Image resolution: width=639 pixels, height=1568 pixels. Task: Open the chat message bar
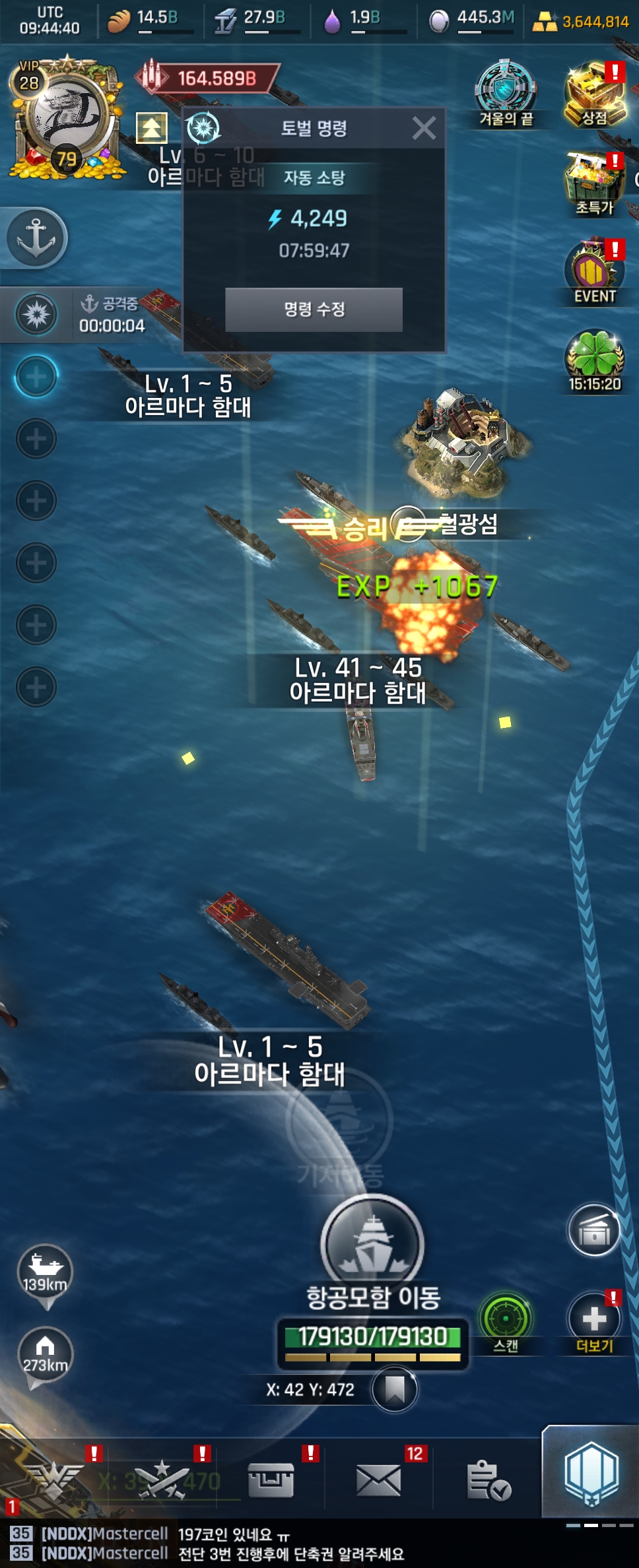coord(290,1544)
